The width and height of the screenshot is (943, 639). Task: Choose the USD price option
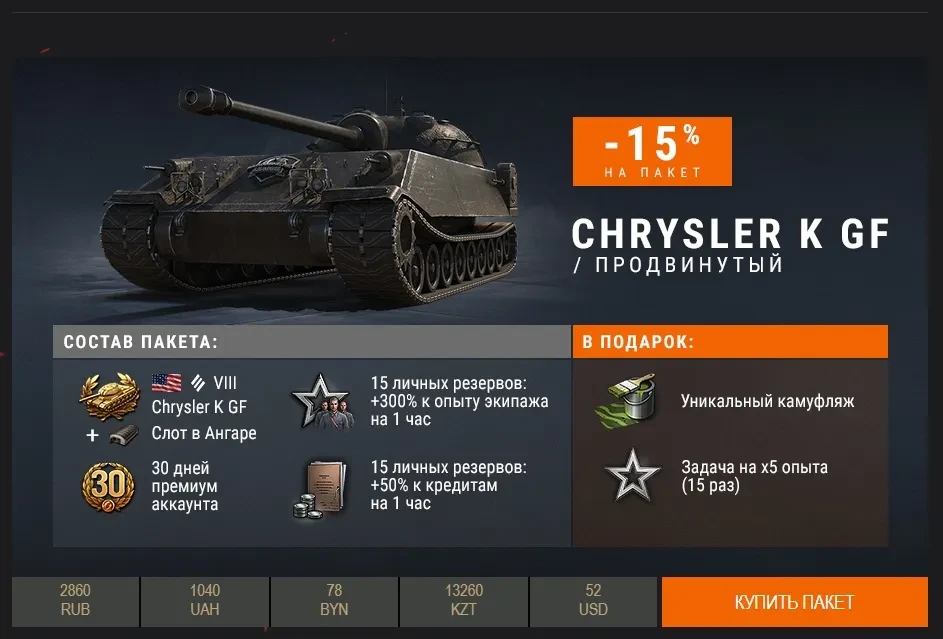594,601
